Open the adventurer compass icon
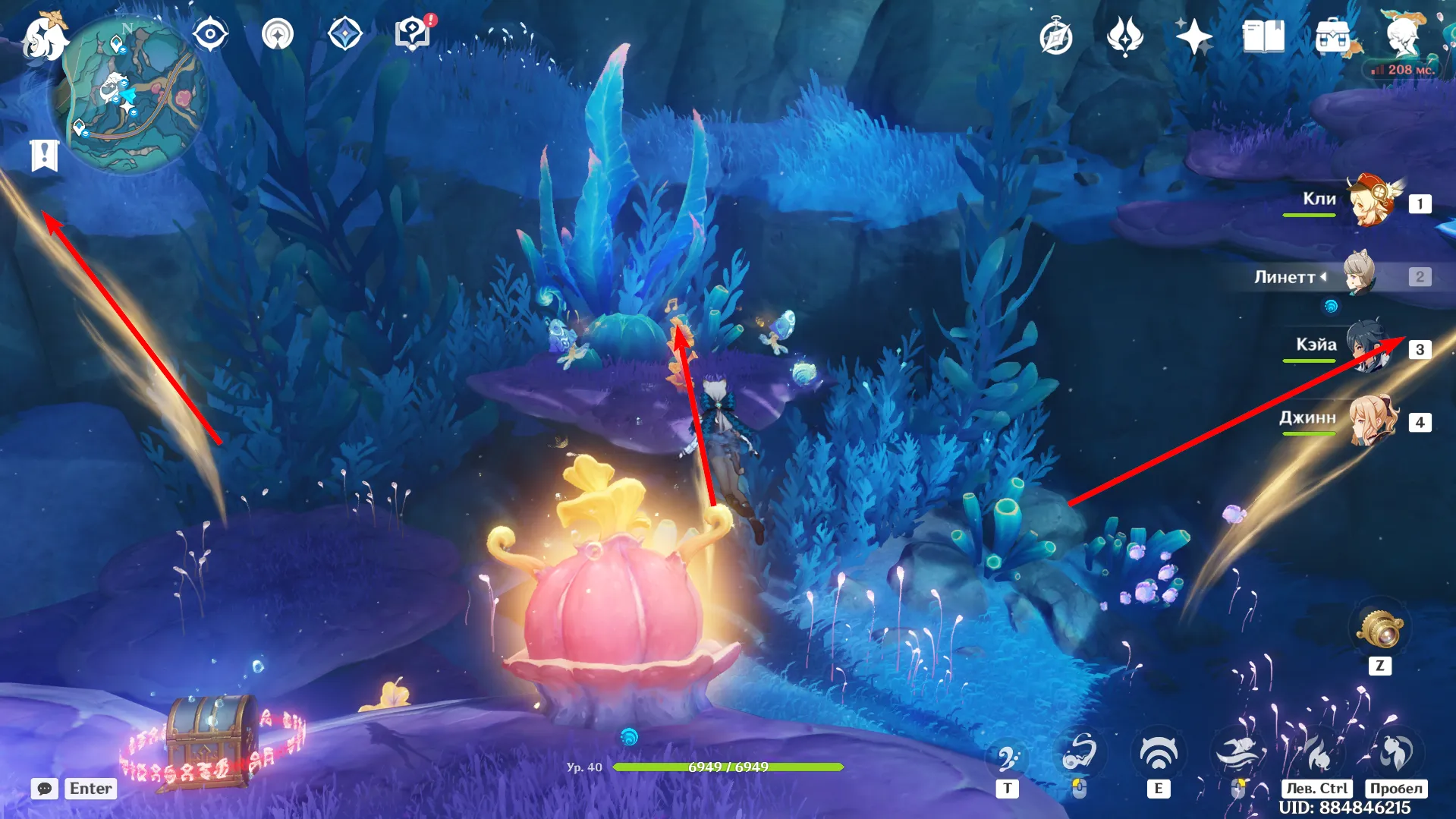The width and height of the screenshot is (1456, 819). 1055,37
